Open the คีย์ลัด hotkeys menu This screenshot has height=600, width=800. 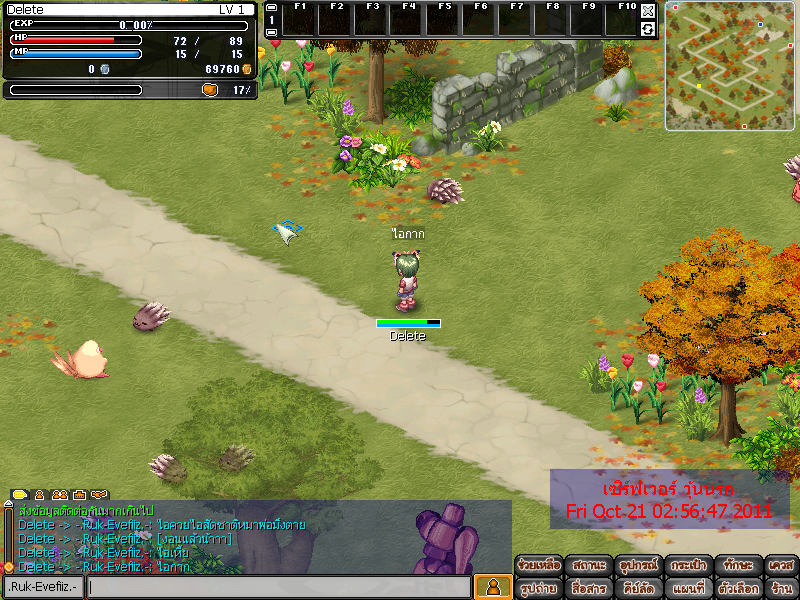[637, 588]
